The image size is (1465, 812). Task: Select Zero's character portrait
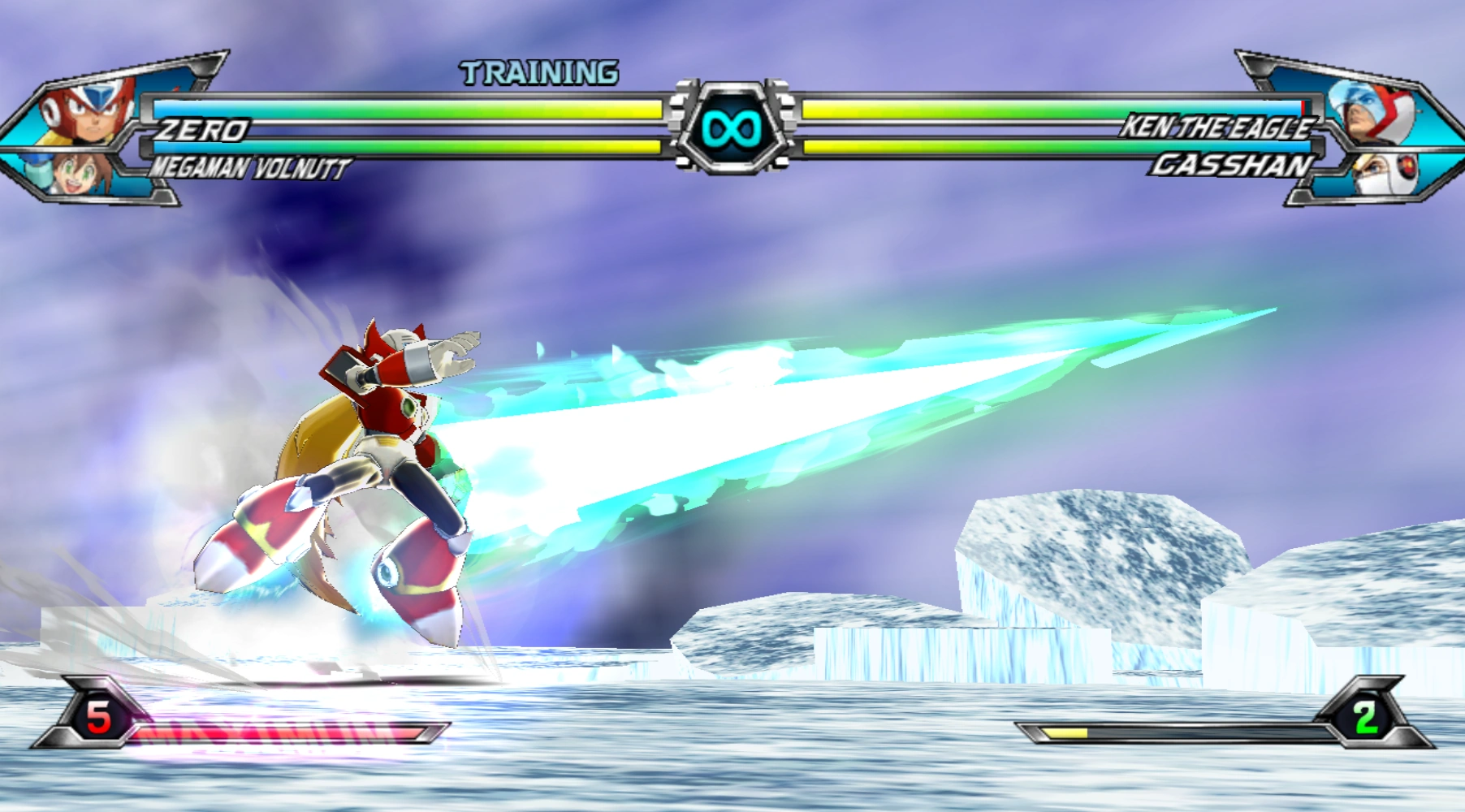[x=88, y=112]
